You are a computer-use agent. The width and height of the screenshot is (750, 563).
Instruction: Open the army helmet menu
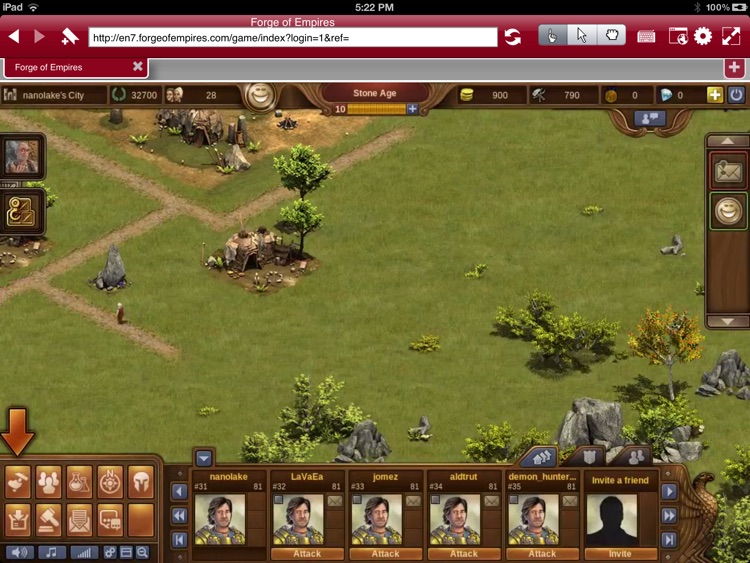click(x=141, y=483)
